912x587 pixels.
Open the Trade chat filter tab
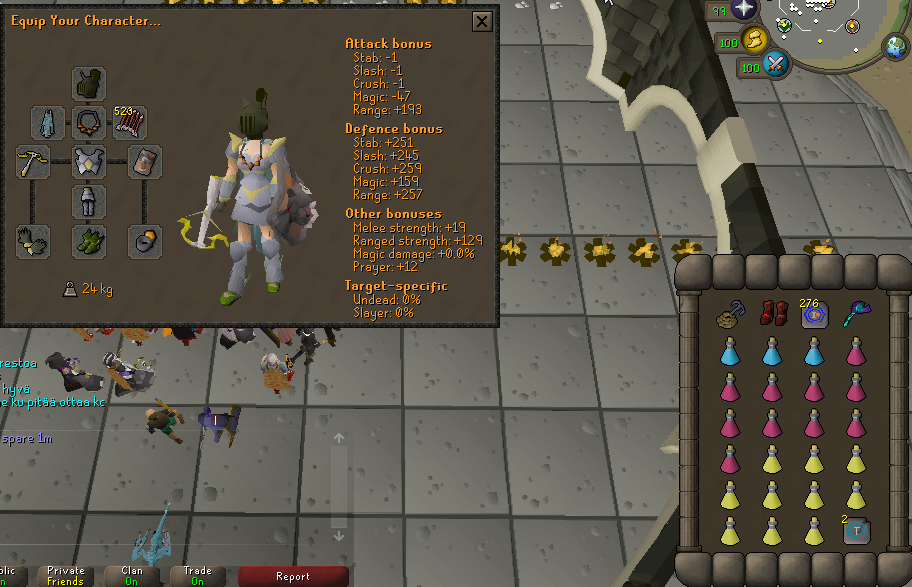[x=196, y=576]
